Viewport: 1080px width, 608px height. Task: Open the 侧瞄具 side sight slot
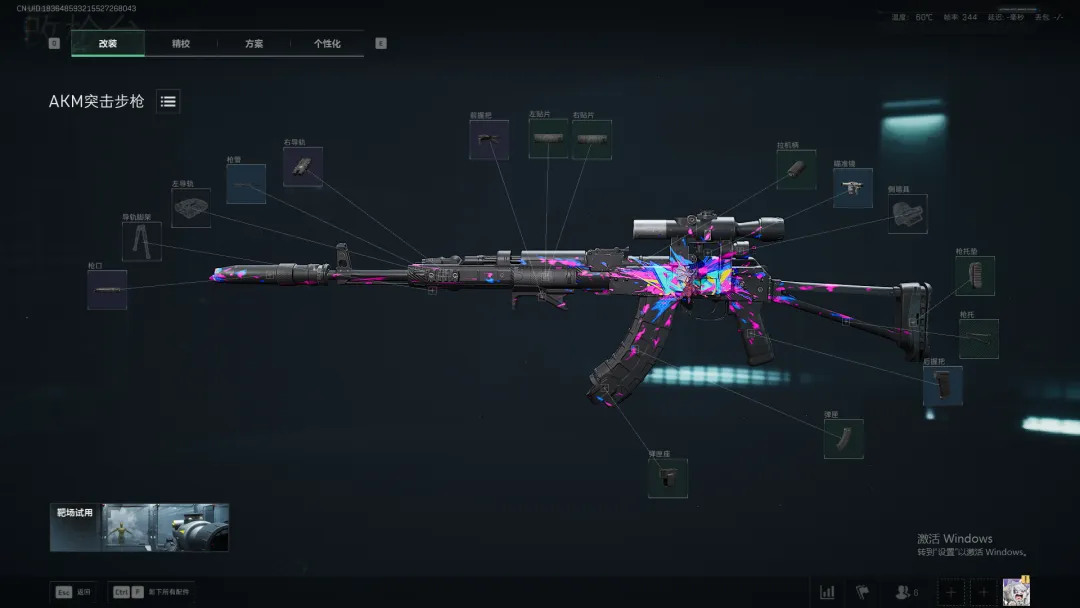point(907,214)
